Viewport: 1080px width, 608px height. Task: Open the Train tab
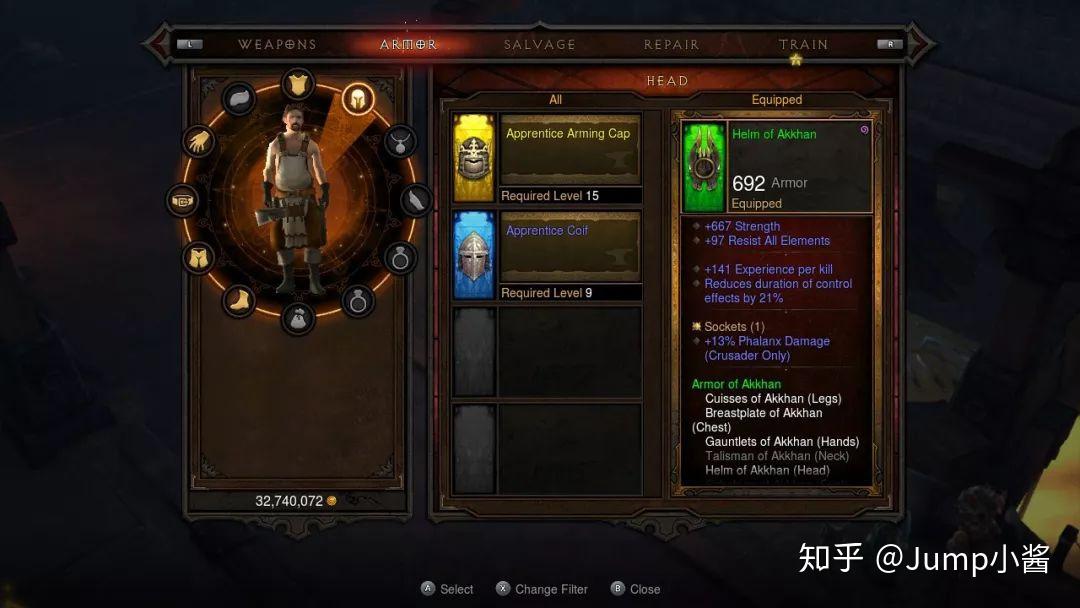click(803, 45)
